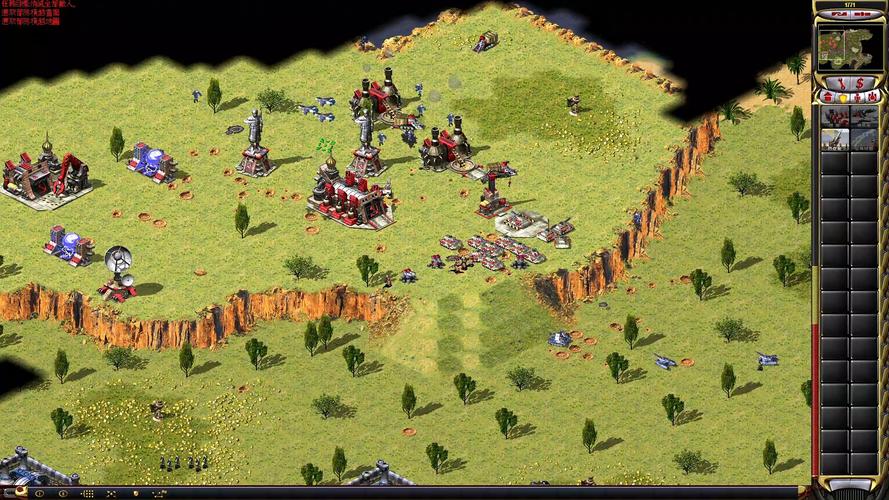Choose the second-row right build cameo
889x500 pixels.
tap(863, 140)
